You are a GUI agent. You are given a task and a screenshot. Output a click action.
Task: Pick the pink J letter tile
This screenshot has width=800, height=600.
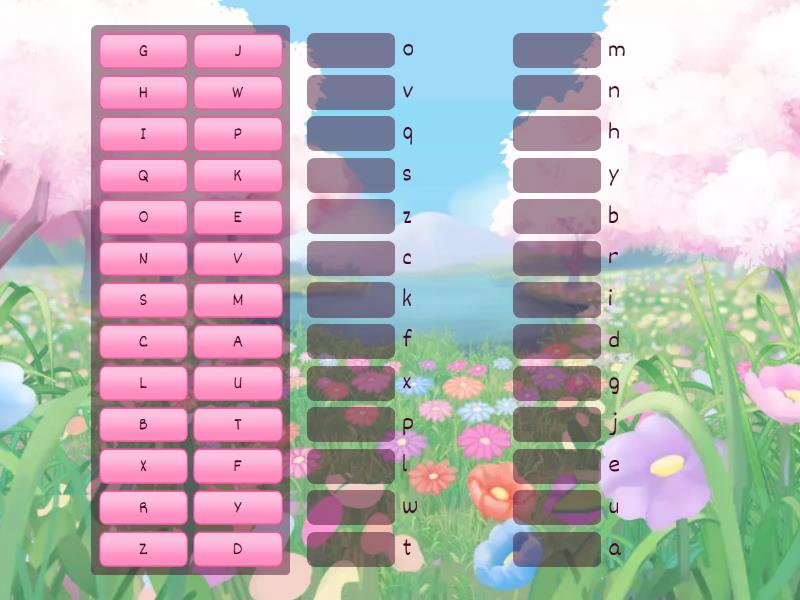[238, 51]
